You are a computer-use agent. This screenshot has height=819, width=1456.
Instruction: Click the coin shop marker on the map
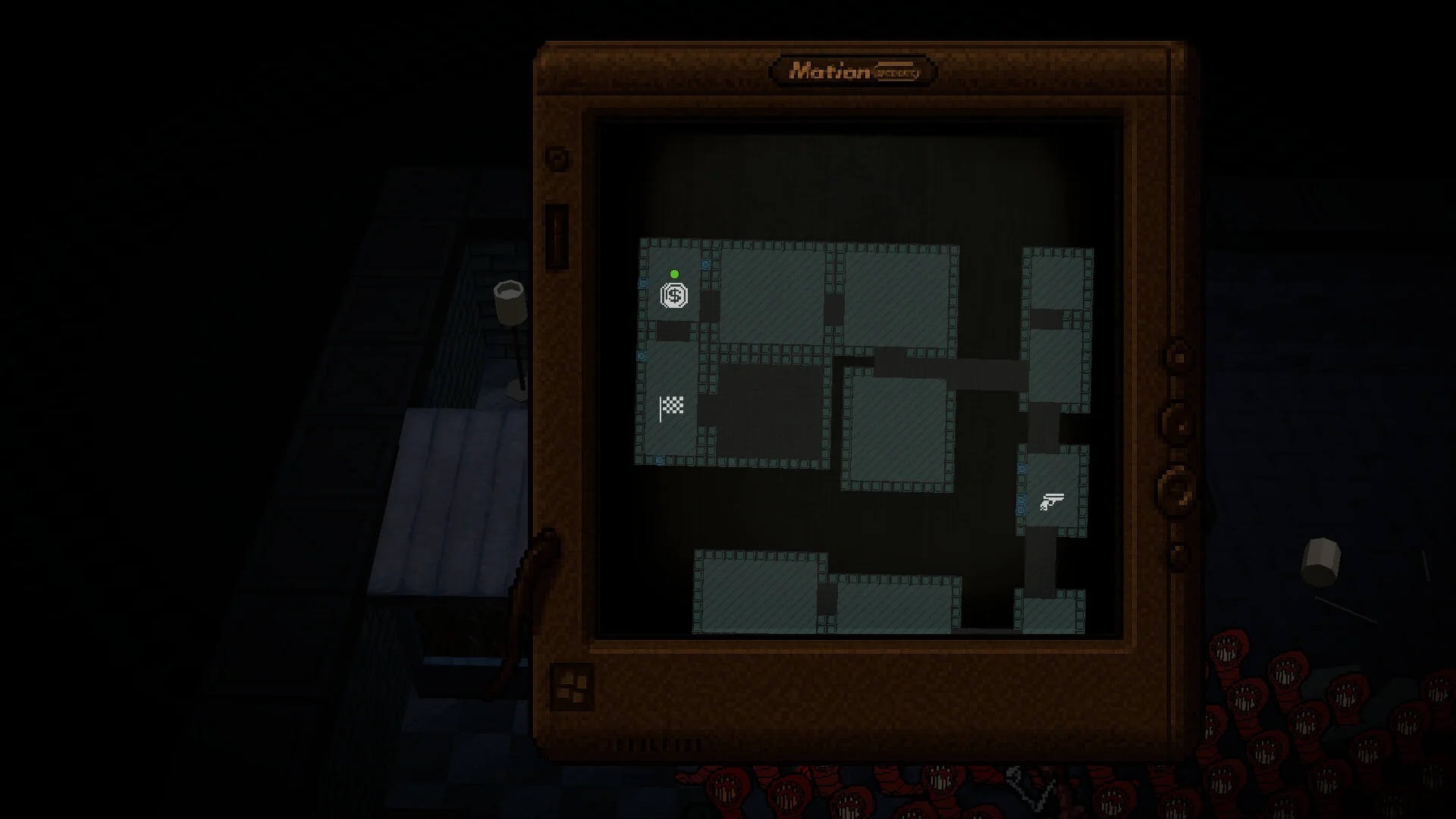coord(674,295)
